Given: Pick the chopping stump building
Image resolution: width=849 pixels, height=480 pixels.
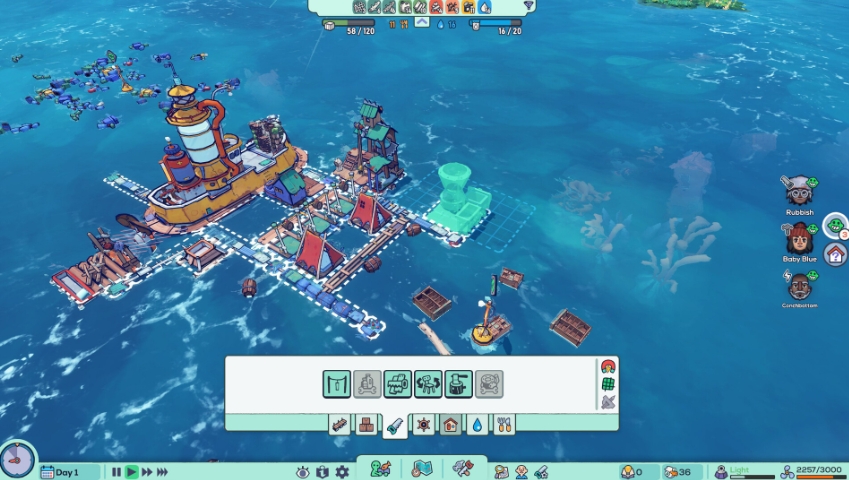Looking at the screenshot, I should (459, 384).
